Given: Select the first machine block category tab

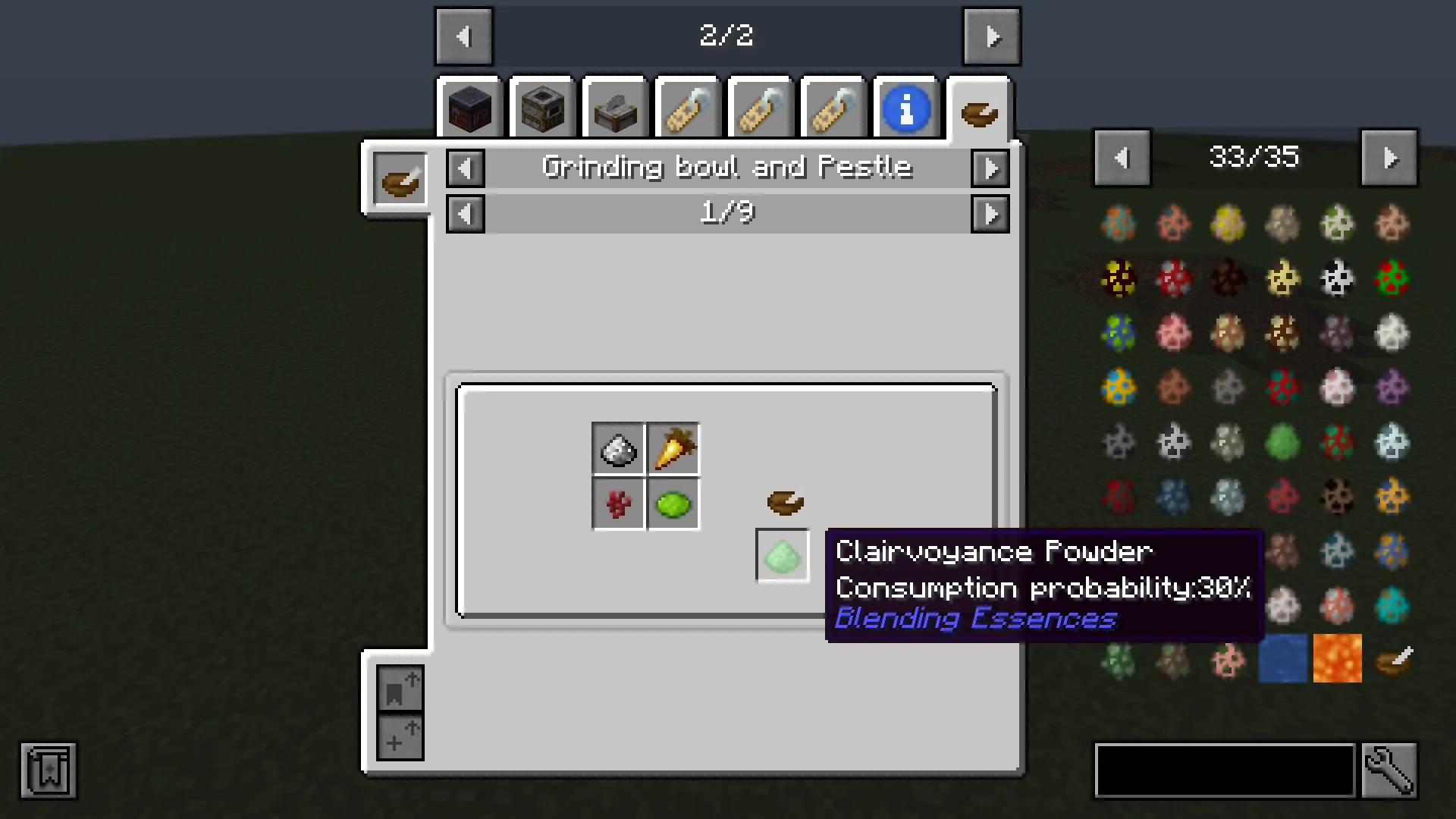Looking at the screenshot, I should [x=470, y=108].
